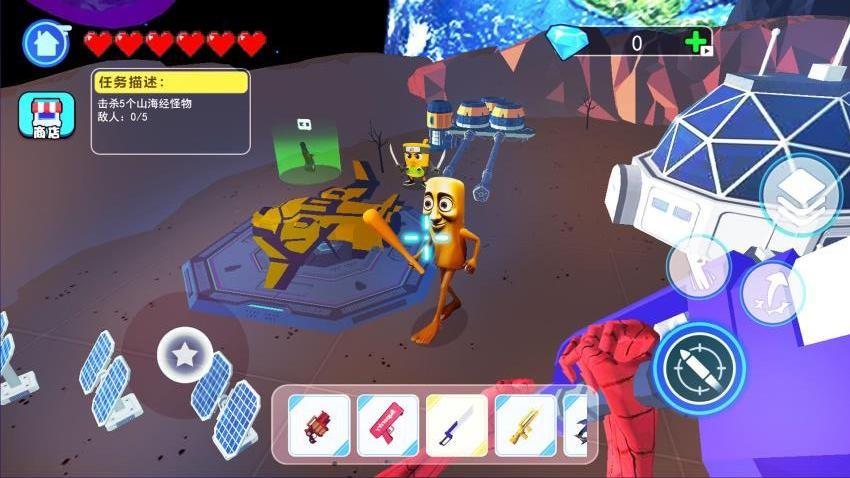Switch to the golden rifle
Image resolution: width=850 pixels, height=478 pixels.
525,425
